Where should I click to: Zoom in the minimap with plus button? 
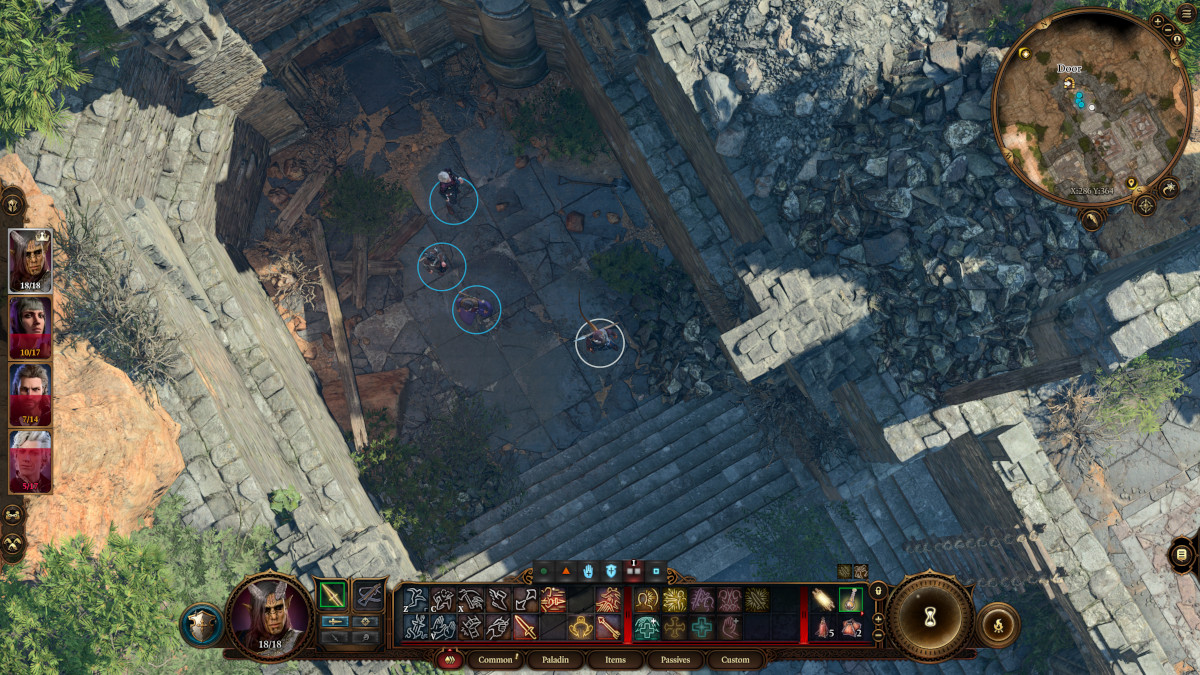pos(1158,21)
